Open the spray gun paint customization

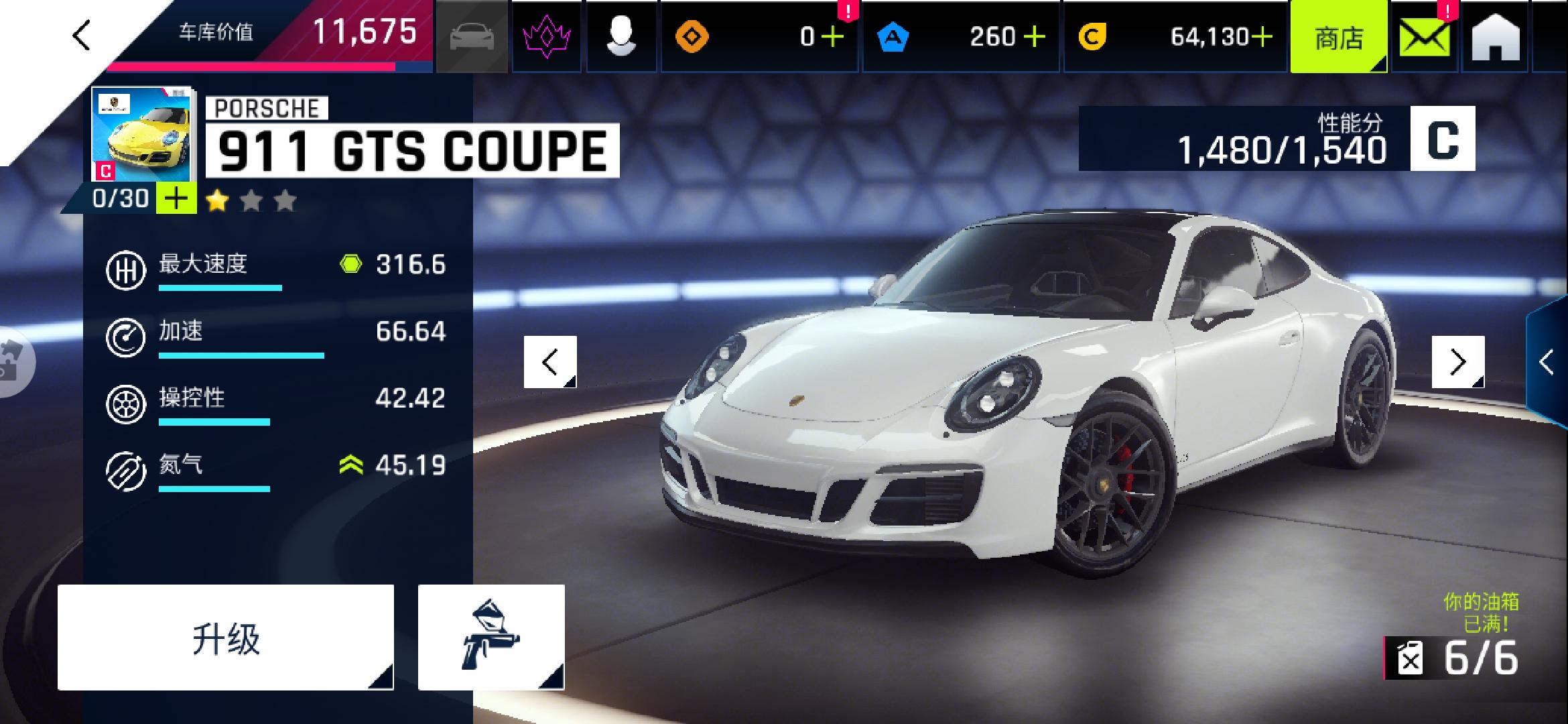491,638
